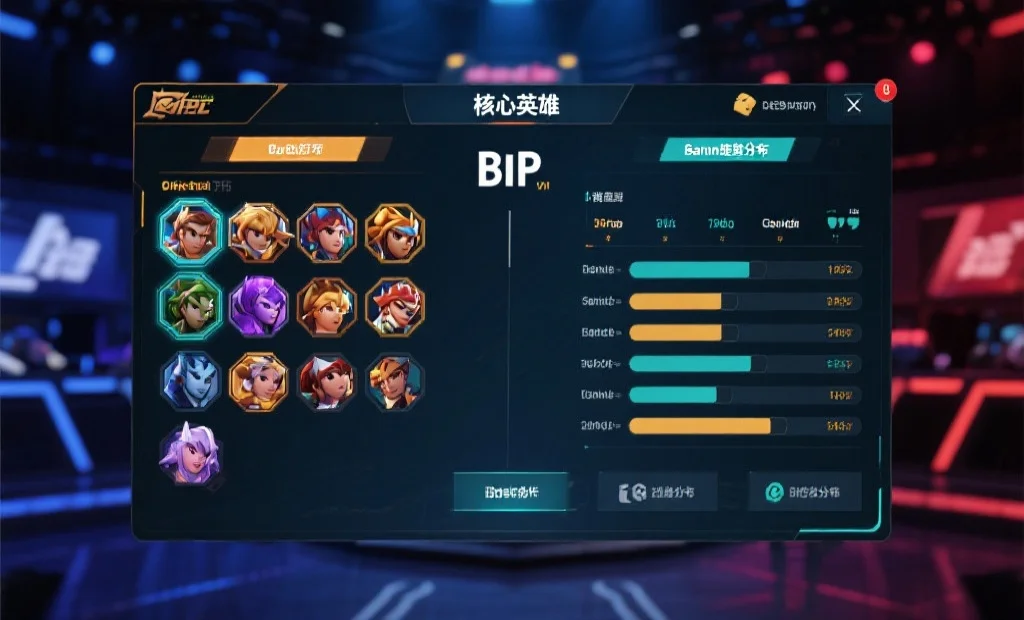Pick the green-haired hero portrait
Viewport: 1024px width, 620px height.
coord(190,304)
